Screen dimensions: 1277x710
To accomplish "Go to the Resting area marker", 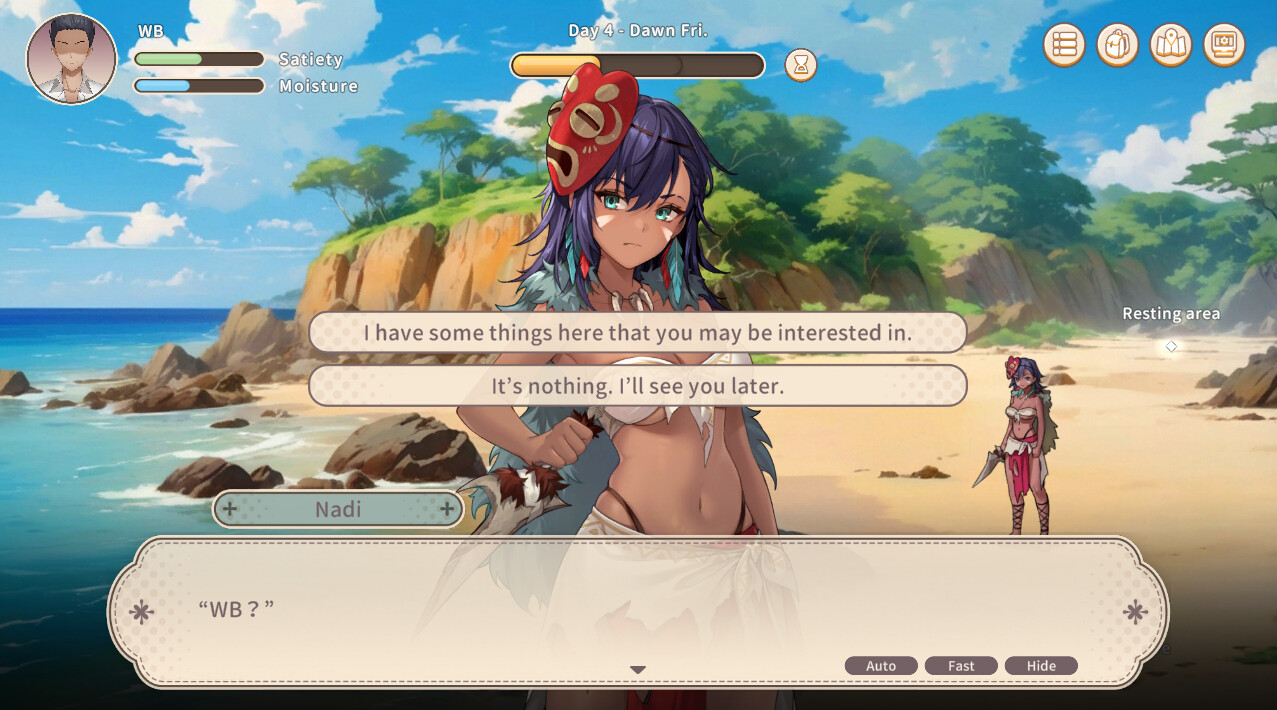I will (x=1171, y=346).
